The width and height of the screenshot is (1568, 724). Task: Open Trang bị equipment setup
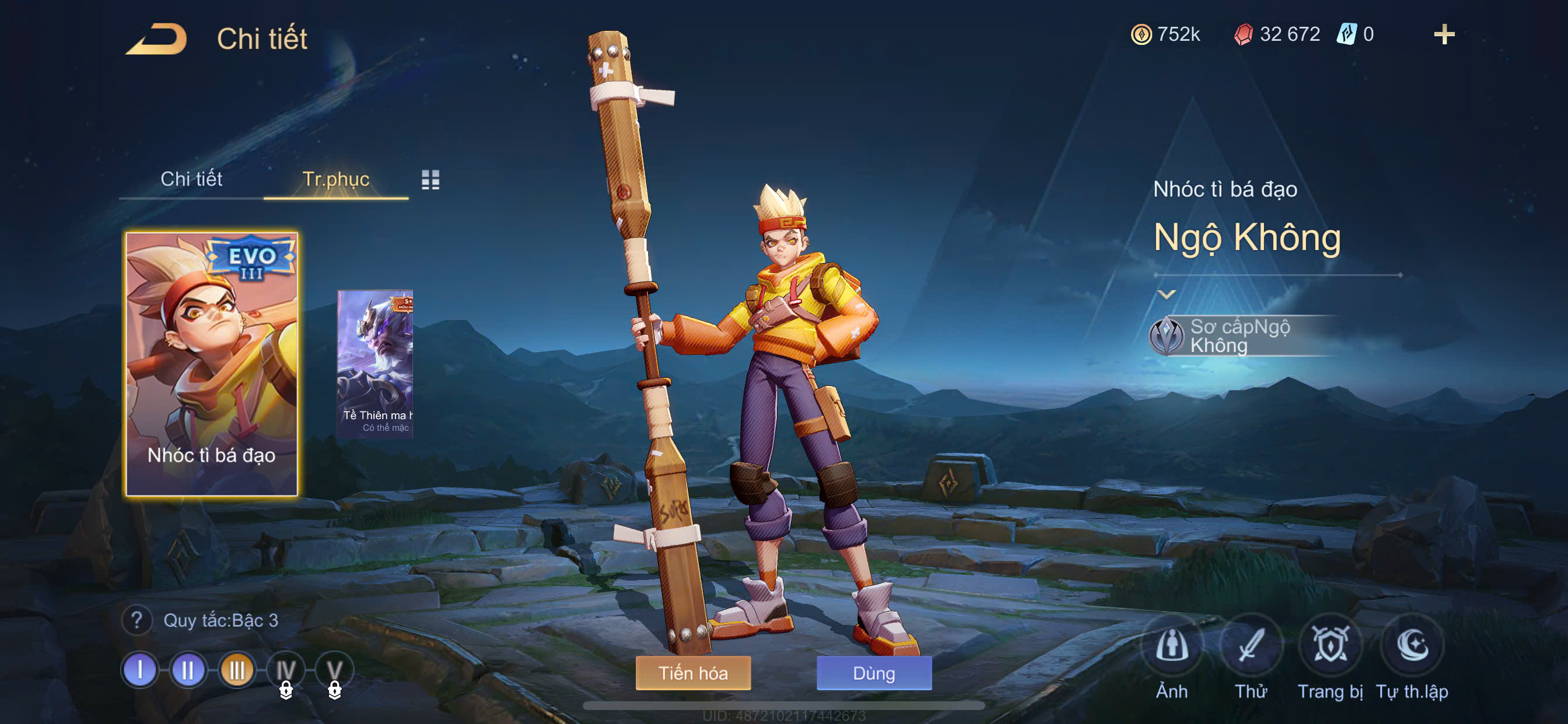1330,646
